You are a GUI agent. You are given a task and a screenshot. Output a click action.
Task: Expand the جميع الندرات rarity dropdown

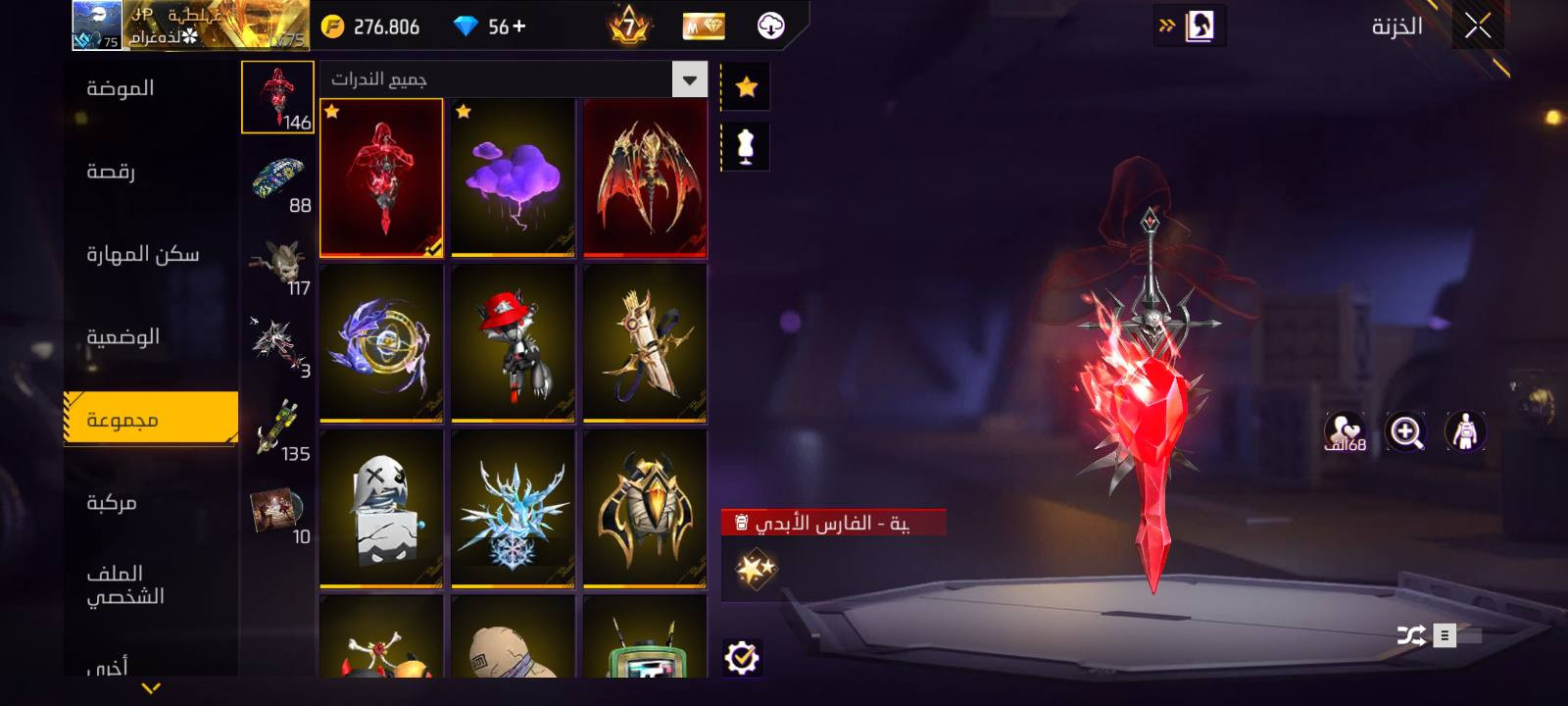tap(689, 79)
